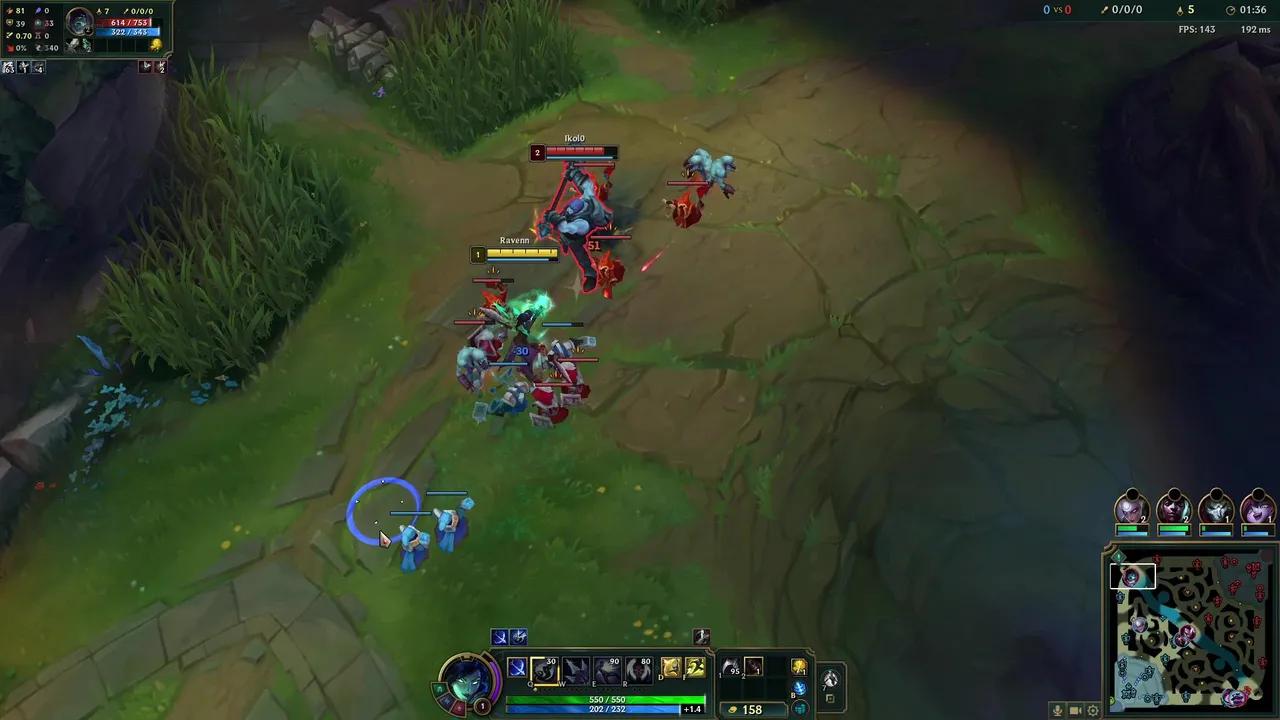Open the shop via the teal shop icon
The image size is (1280, 720).
pos(799,709)
